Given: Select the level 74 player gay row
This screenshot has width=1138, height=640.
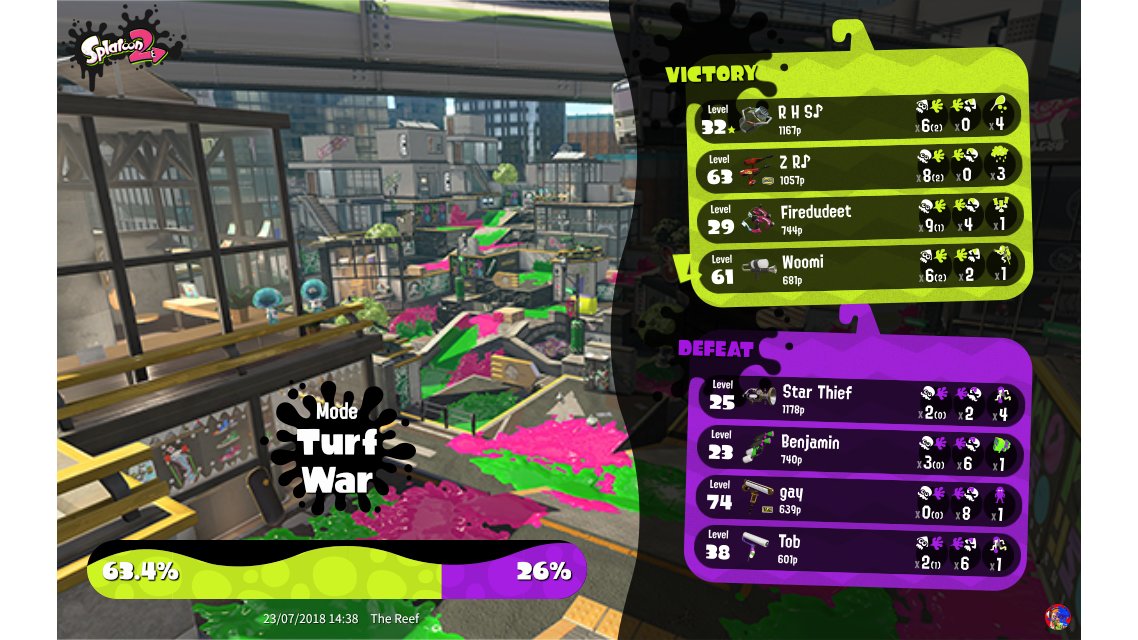Looking at the screenshot, I should pyautogui.click(x=858, y=499).
